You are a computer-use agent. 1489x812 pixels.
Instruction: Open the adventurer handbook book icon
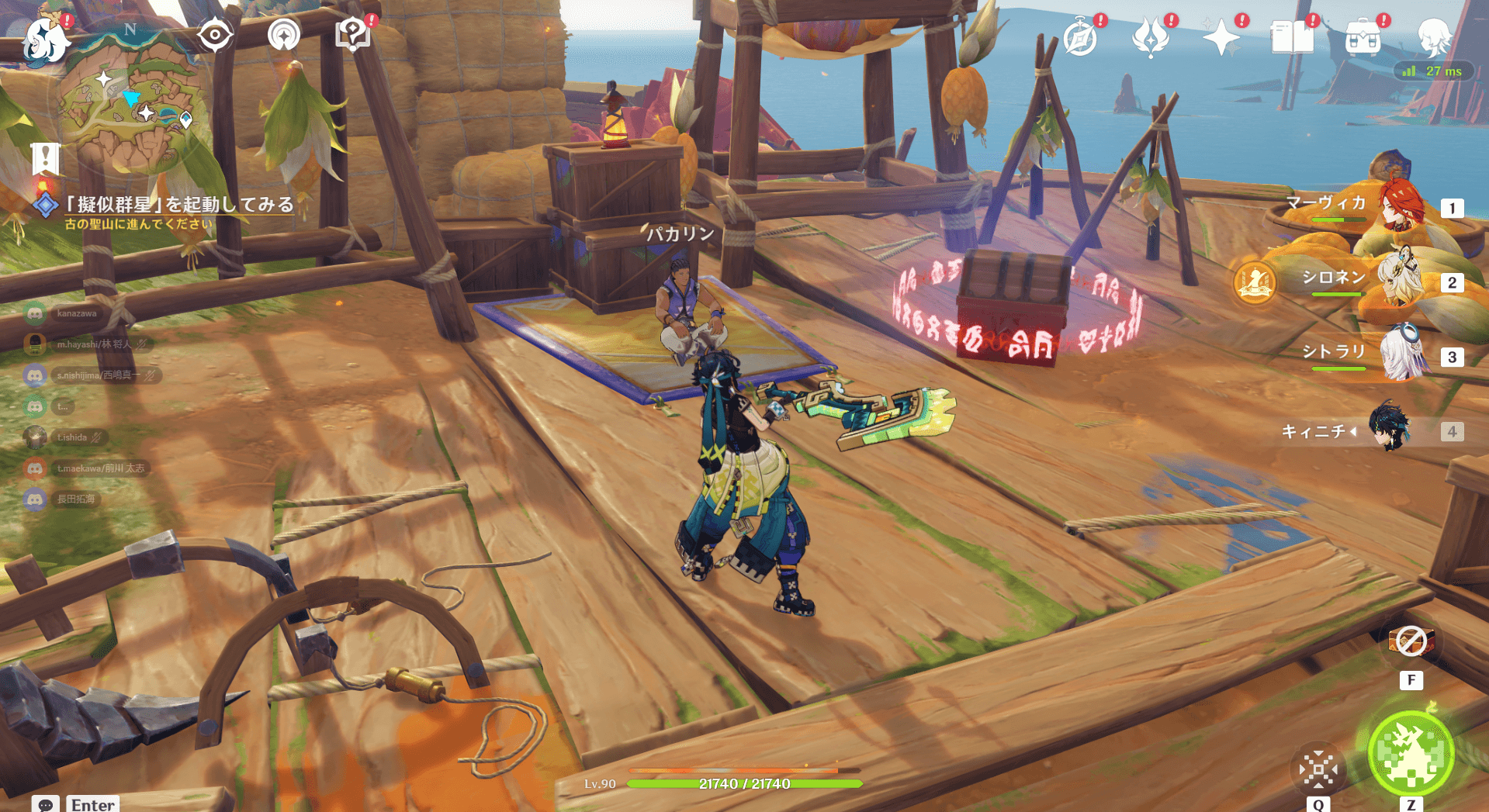1292,37
